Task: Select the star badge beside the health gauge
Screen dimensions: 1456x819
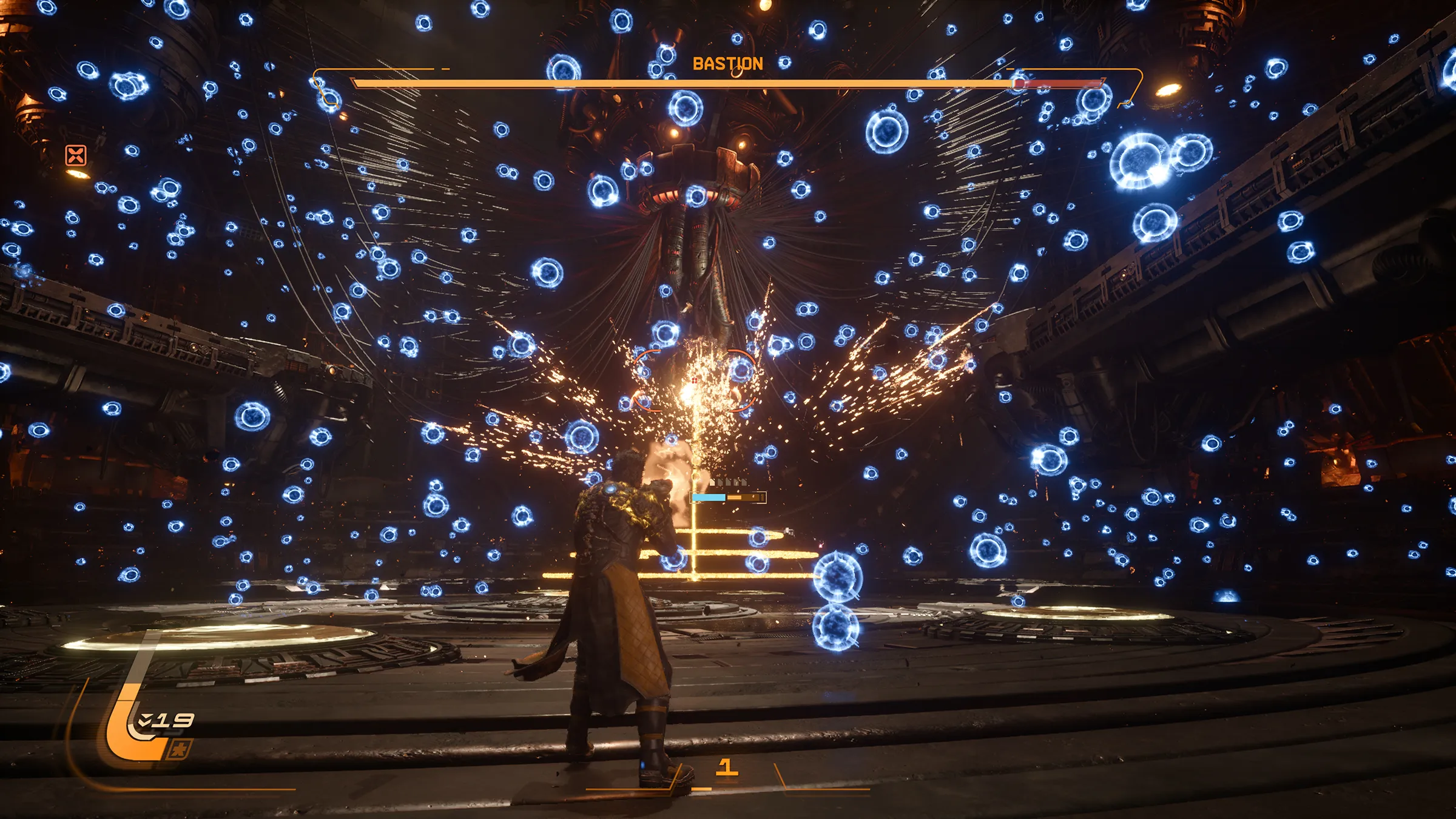Action: pos(180,750)
